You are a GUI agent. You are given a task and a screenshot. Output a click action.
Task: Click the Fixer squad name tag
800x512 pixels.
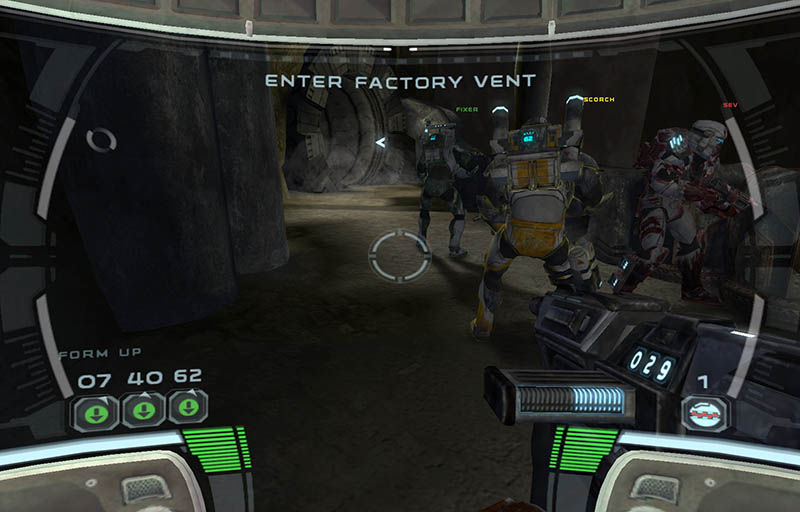click(467, 108)
